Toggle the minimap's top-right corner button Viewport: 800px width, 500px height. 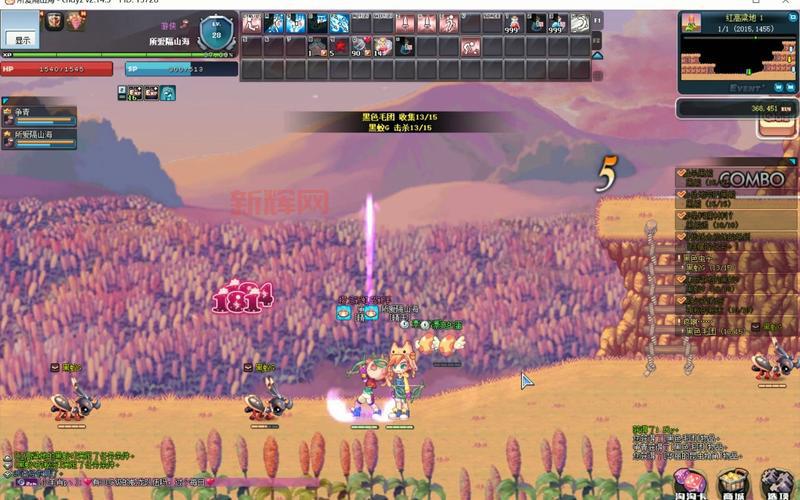pos(790,18)
